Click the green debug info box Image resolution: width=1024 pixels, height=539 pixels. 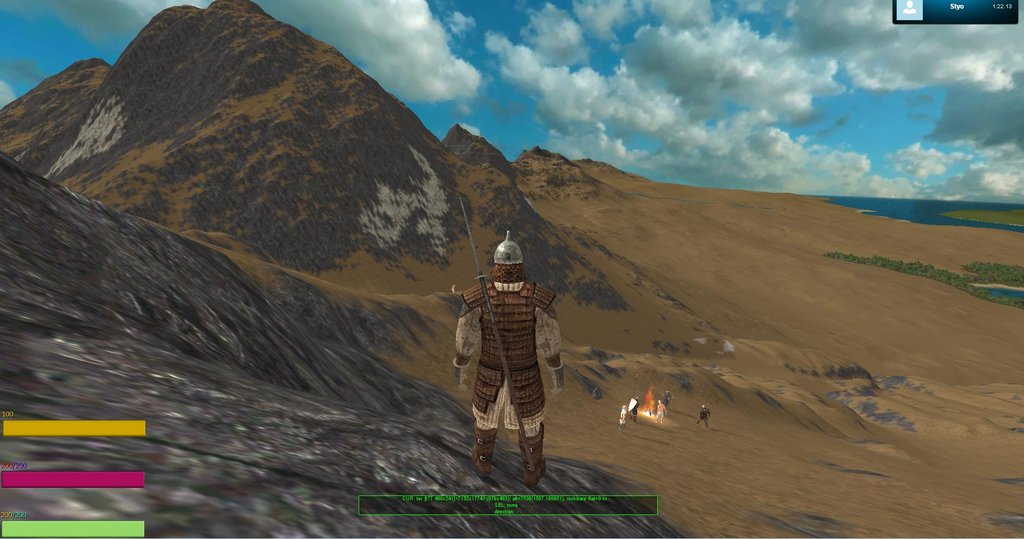(507, 505)
